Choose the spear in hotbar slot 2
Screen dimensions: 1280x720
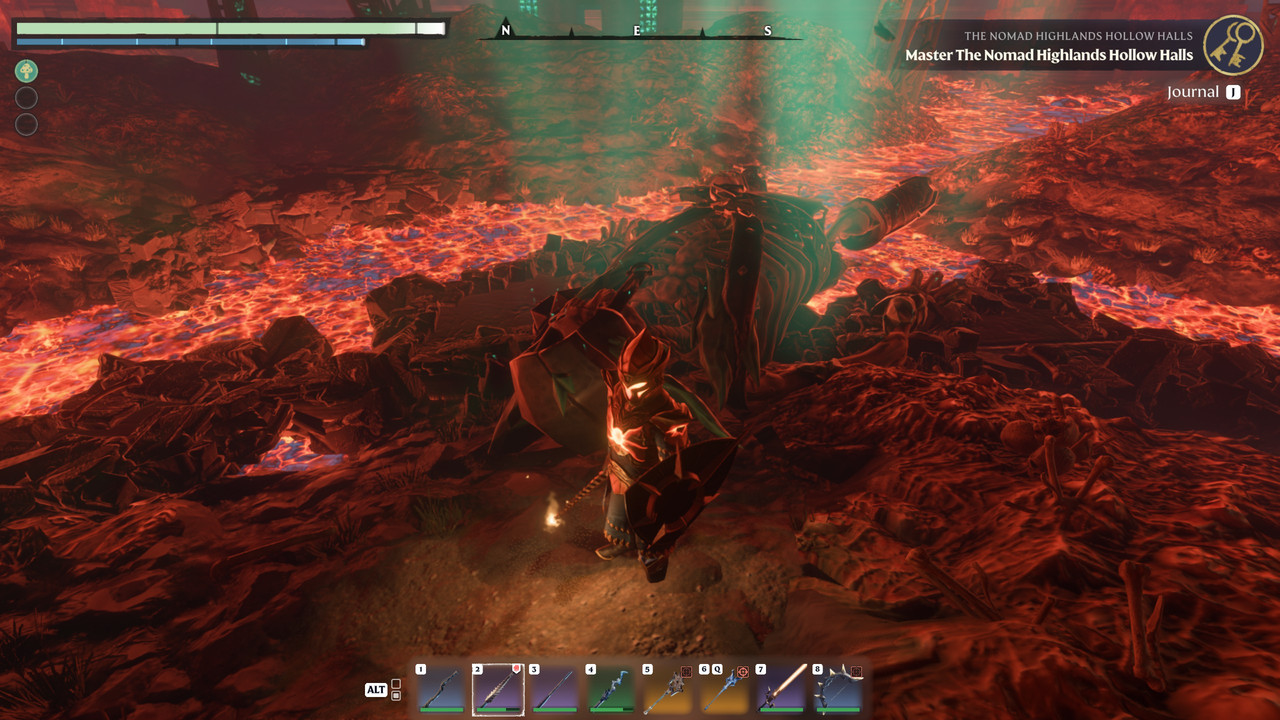[498, 690]
